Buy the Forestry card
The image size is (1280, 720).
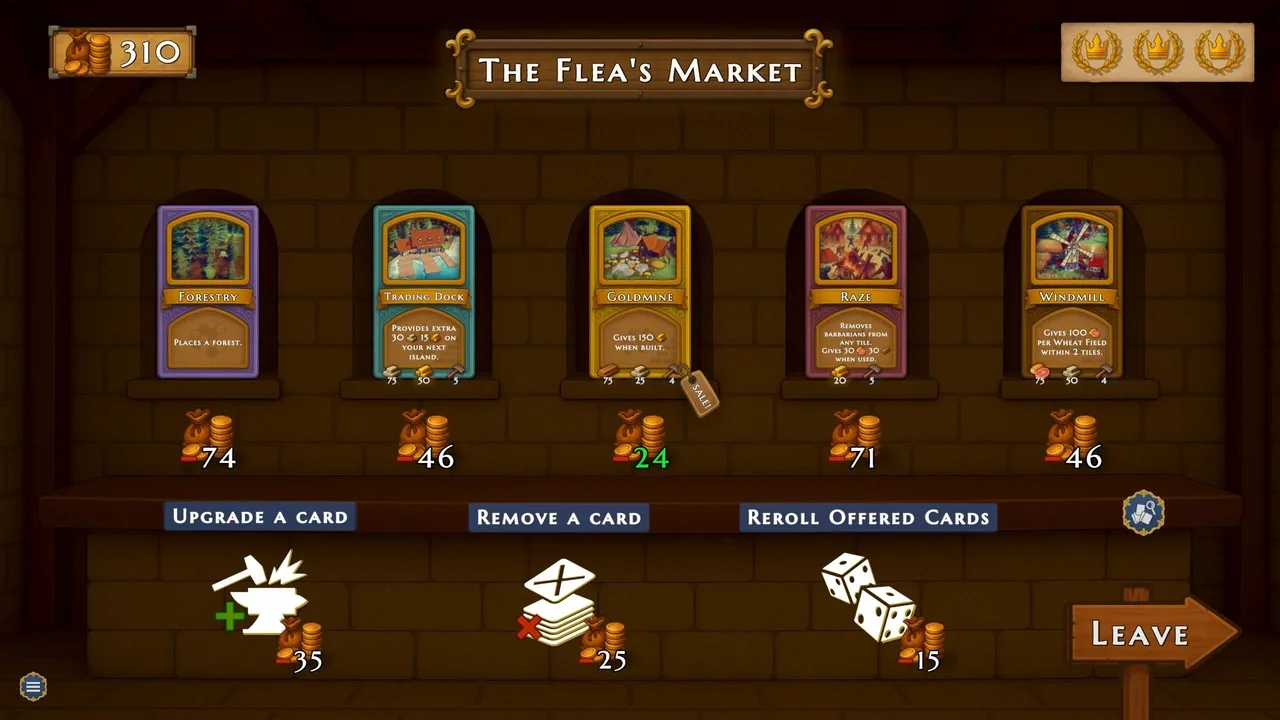coord(208,291)
